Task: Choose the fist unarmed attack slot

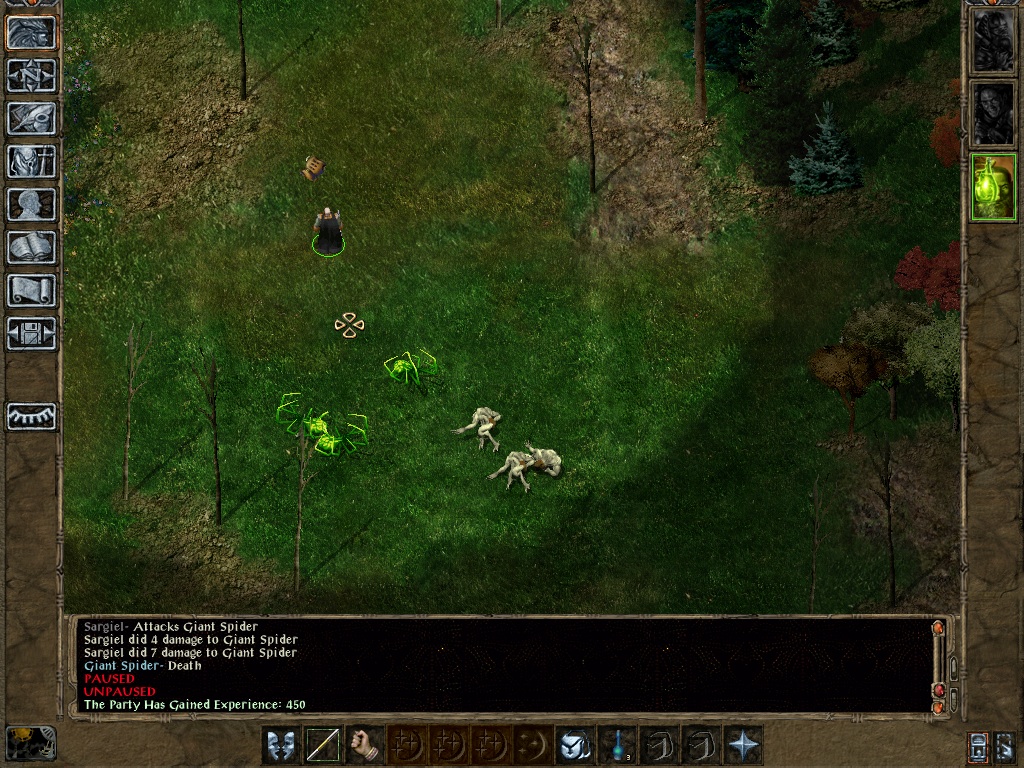Action: tap(366, 745)
